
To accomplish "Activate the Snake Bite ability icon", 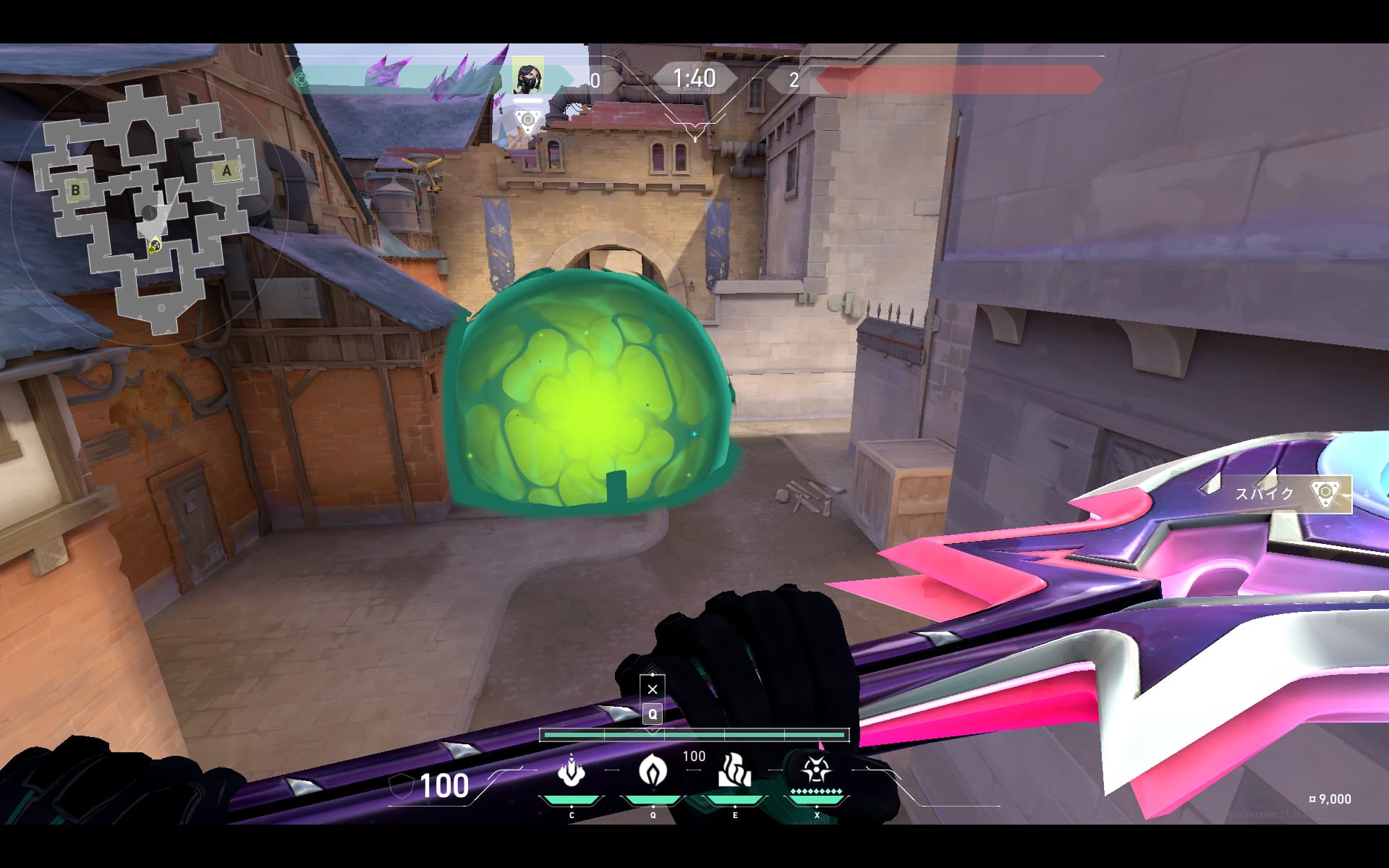I will [x=572, y=771].
